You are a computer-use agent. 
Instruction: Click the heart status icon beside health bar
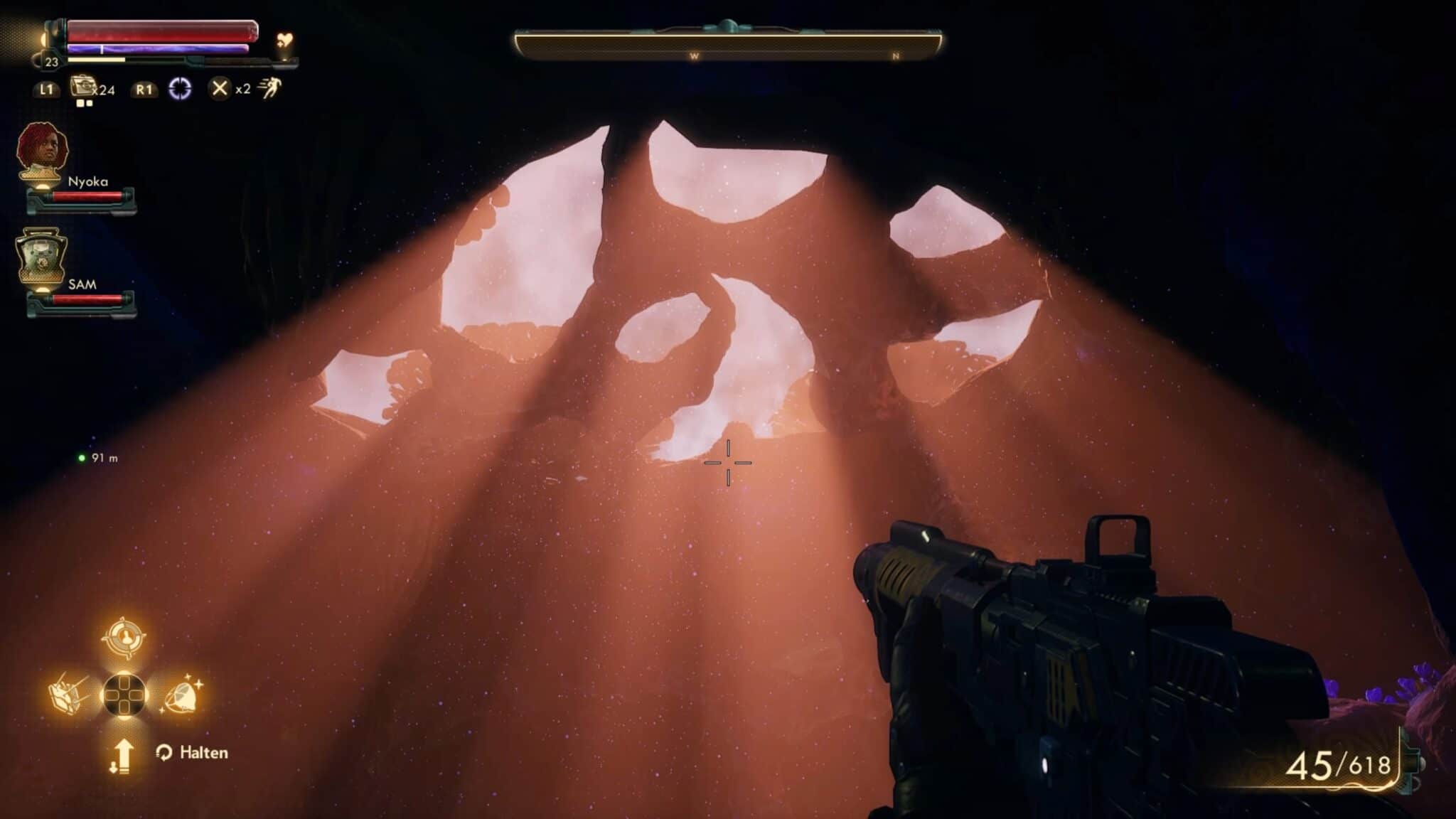pyautogui.click(x=284, y=41)
